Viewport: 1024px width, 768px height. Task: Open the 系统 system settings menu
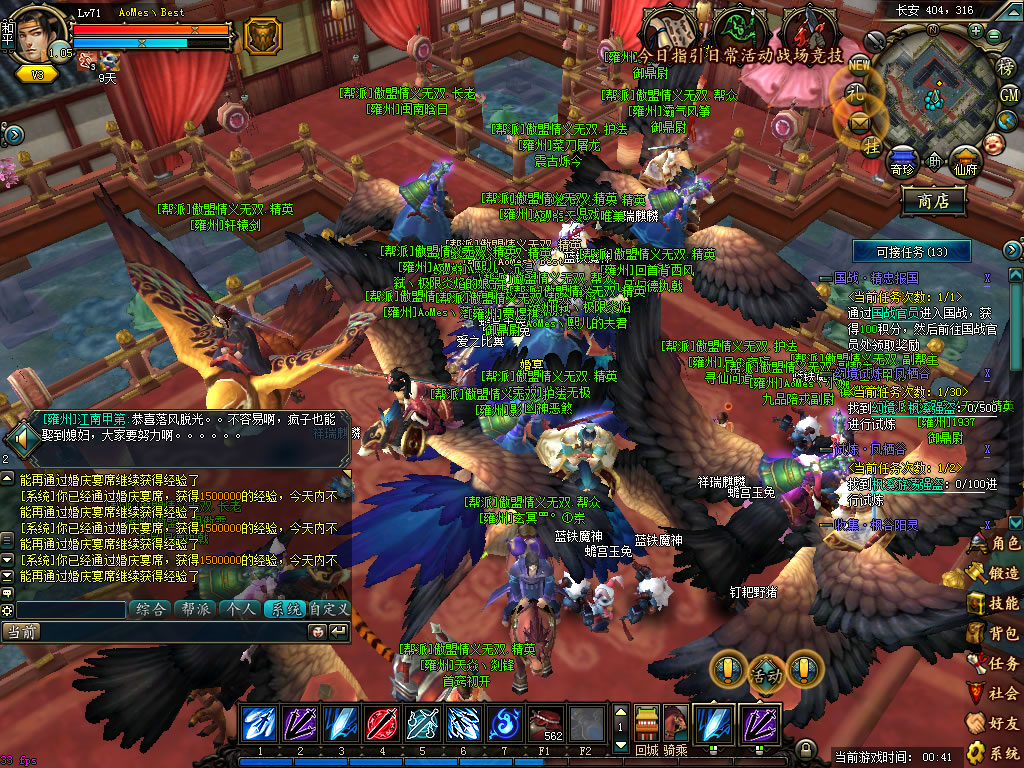[x=994, y=752]
